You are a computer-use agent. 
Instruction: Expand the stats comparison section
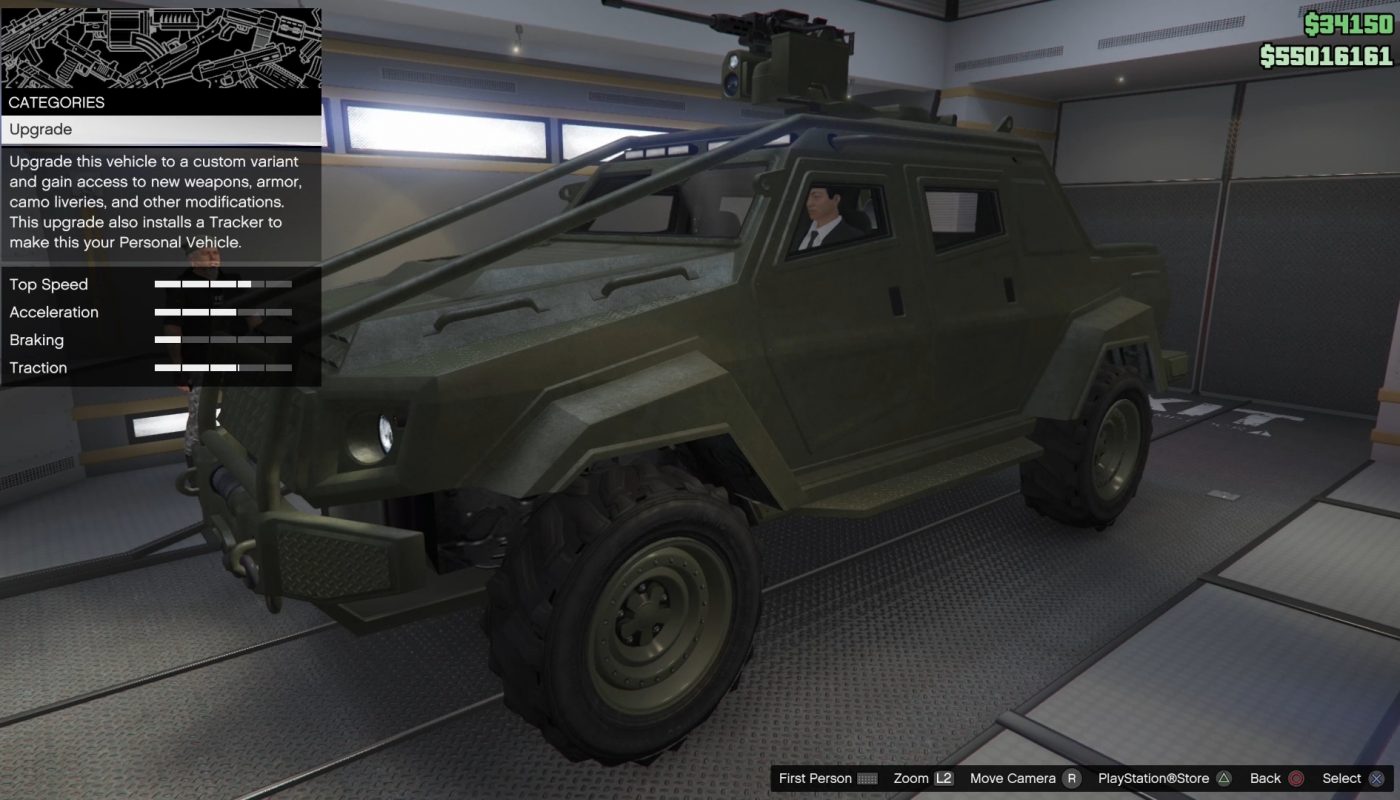click(x=160, y=325)
